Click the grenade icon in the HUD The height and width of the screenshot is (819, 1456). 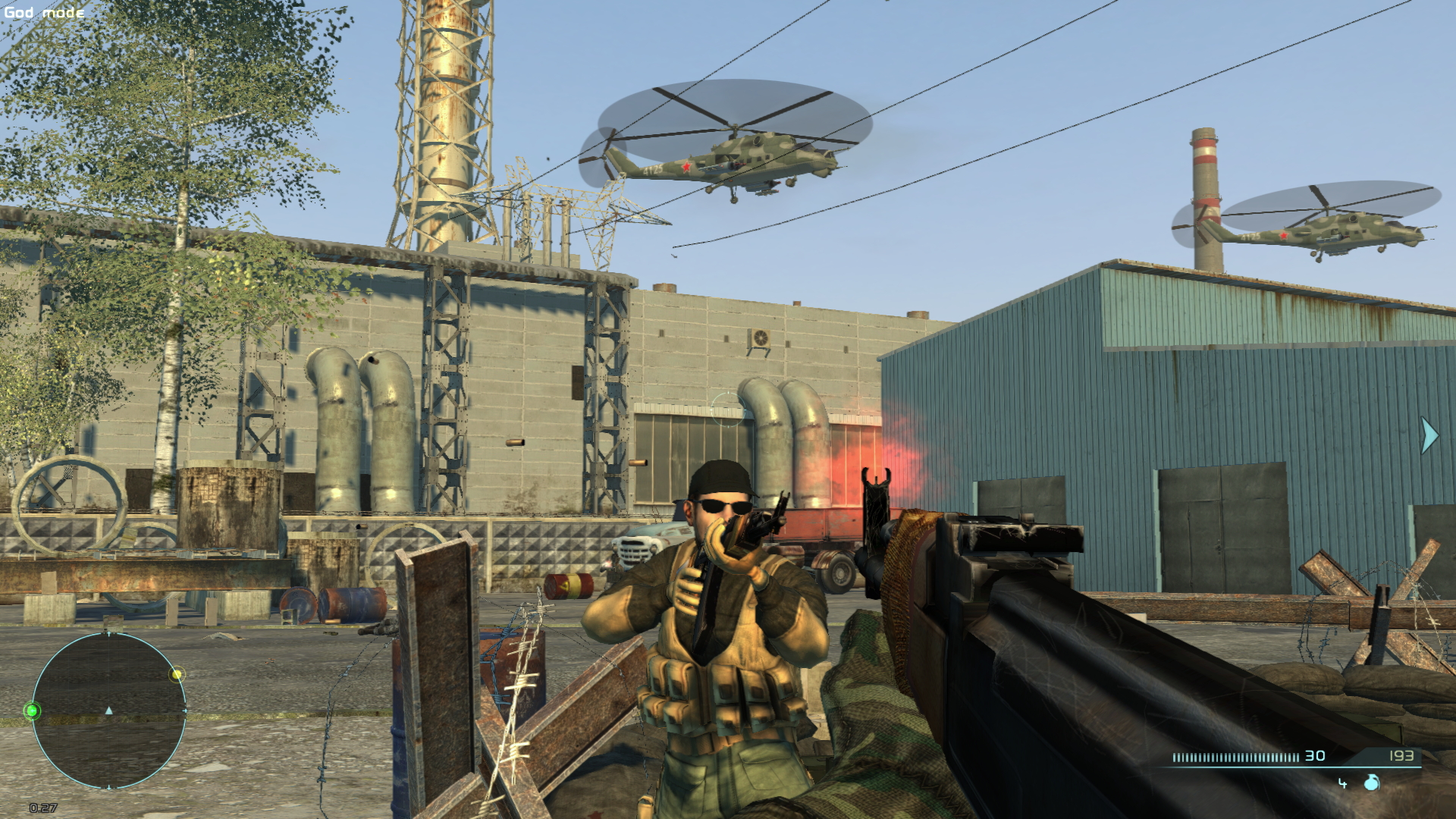click(1371, 783)
